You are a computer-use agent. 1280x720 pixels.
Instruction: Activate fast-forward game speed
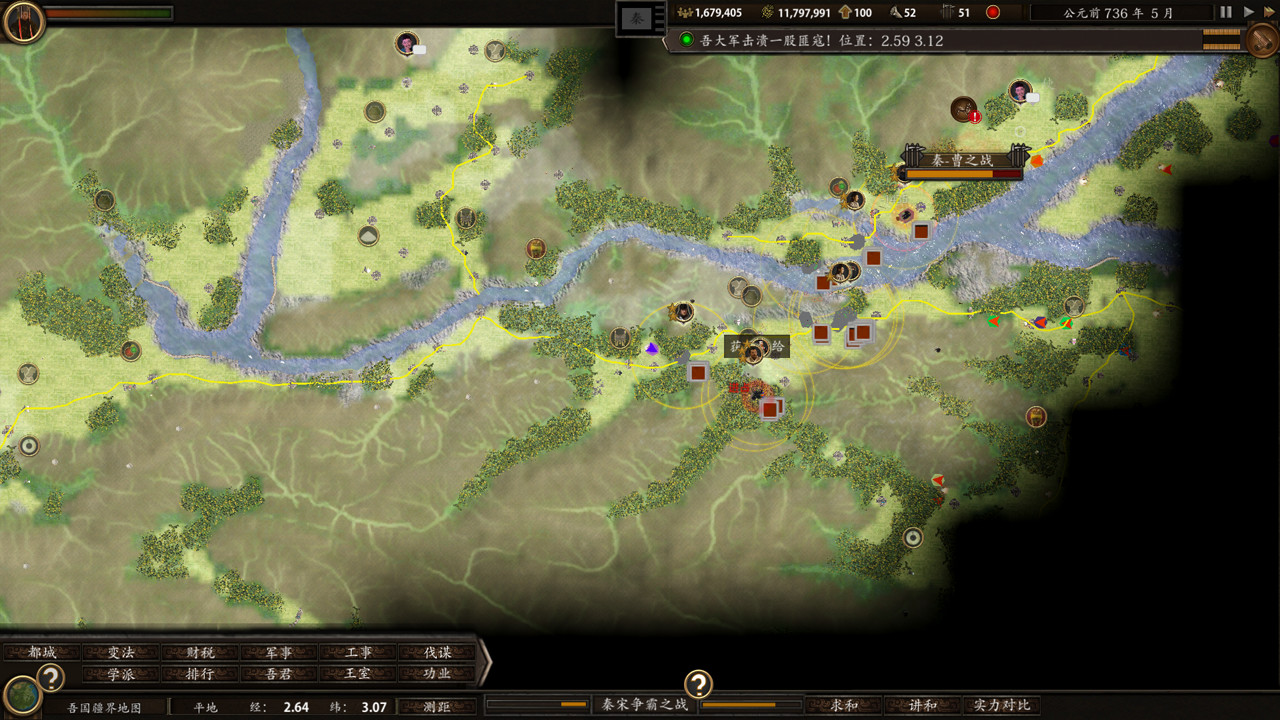point(1267,10)
